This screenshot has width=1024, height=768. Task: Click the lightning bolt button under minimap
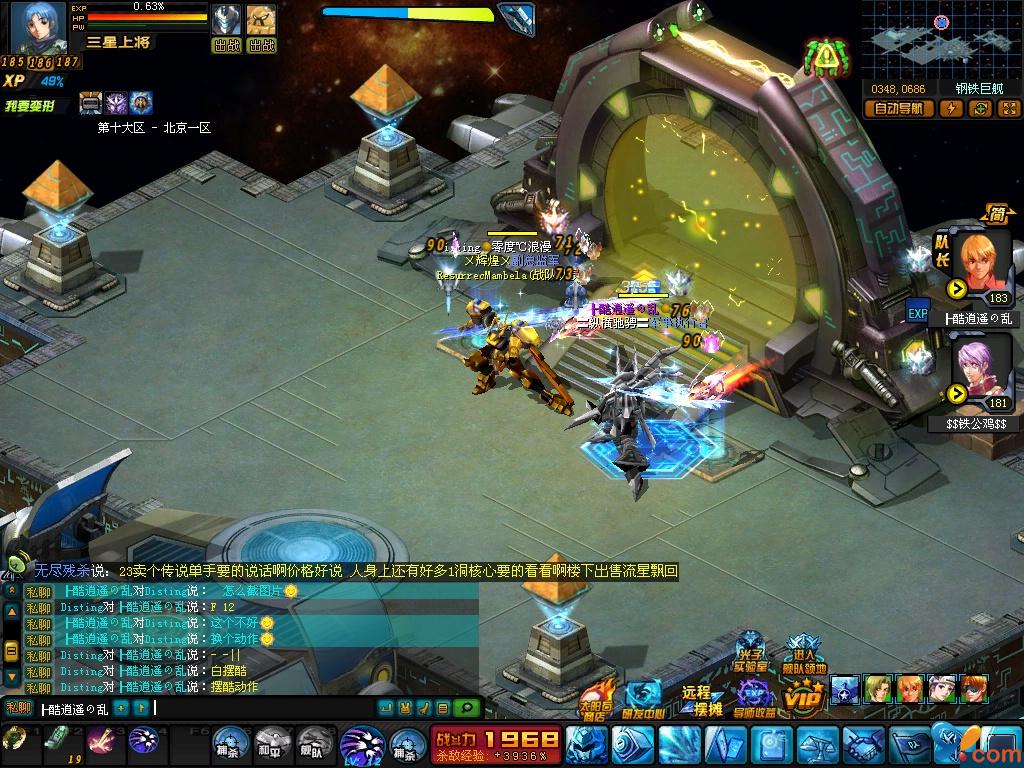(952, 108)
